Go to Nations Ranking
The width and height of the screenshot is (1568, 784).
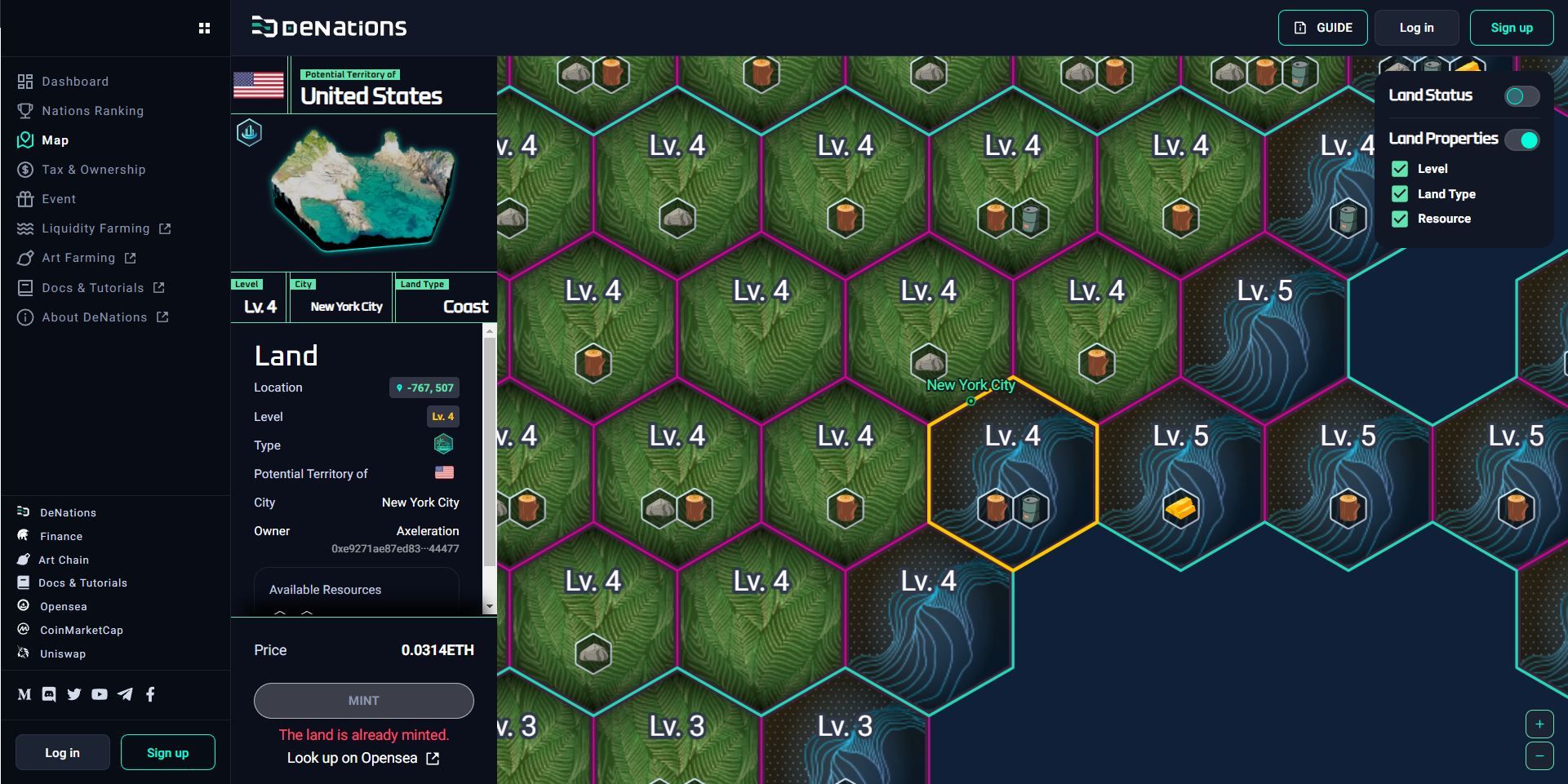(x=92, y=111)
